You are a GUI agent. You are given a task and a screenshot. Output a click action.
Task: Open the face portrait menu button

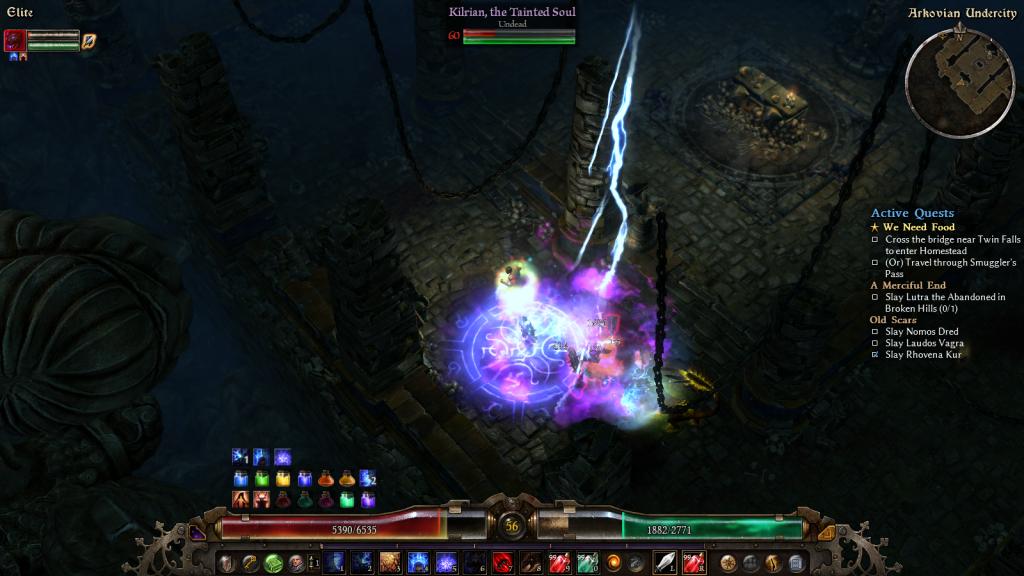(295, 562)
